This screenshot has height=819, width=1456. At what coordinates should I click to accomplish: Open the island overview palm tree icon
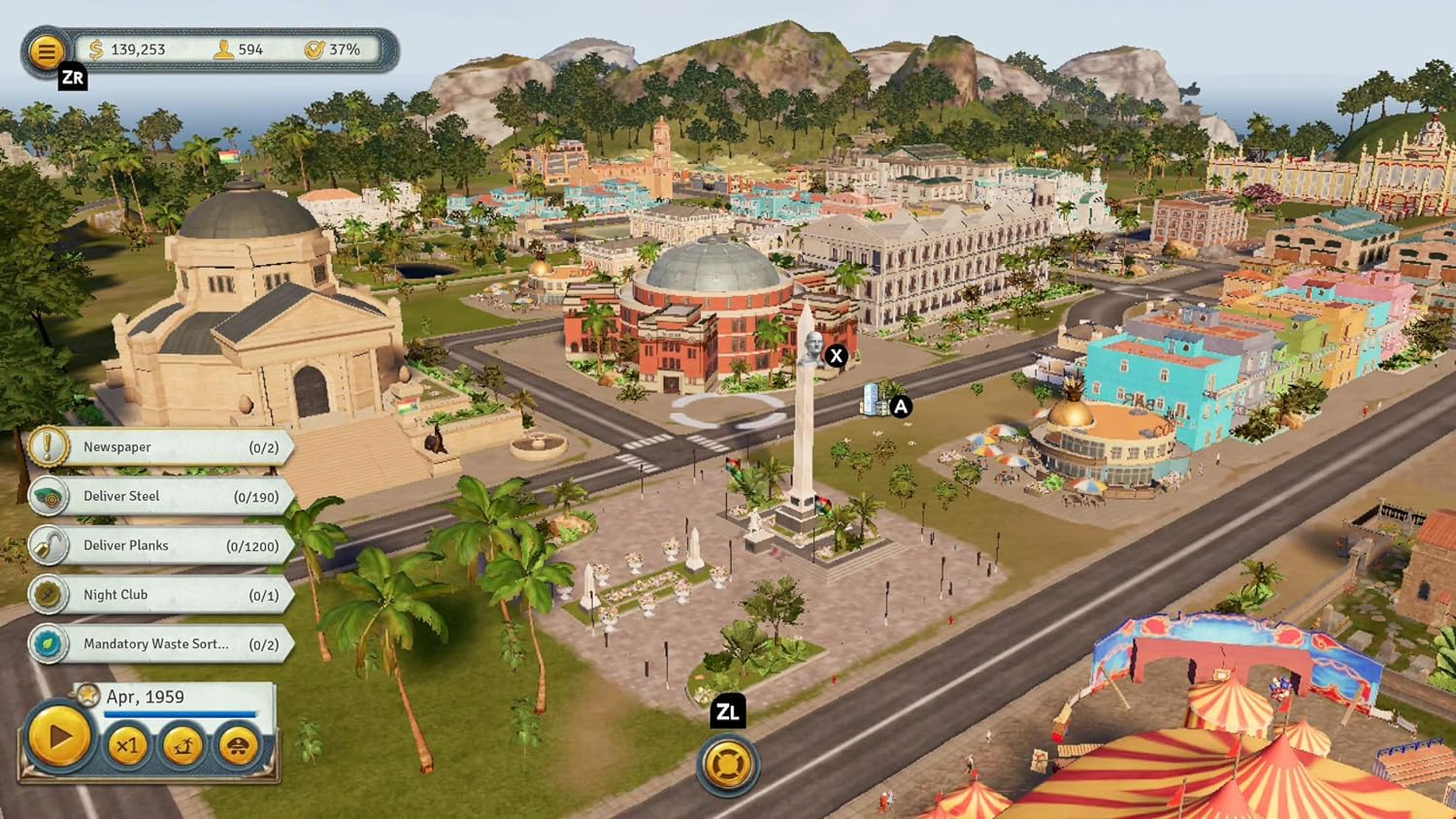(183, 746)
